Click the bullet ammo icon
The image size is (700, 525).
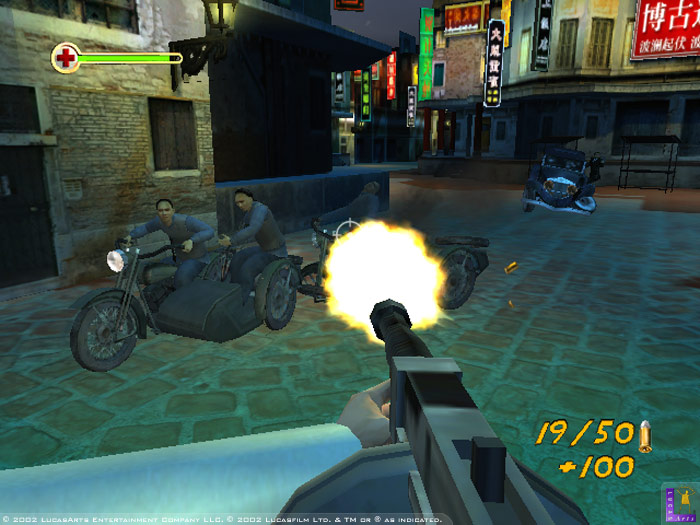click(x=645, y=432)
